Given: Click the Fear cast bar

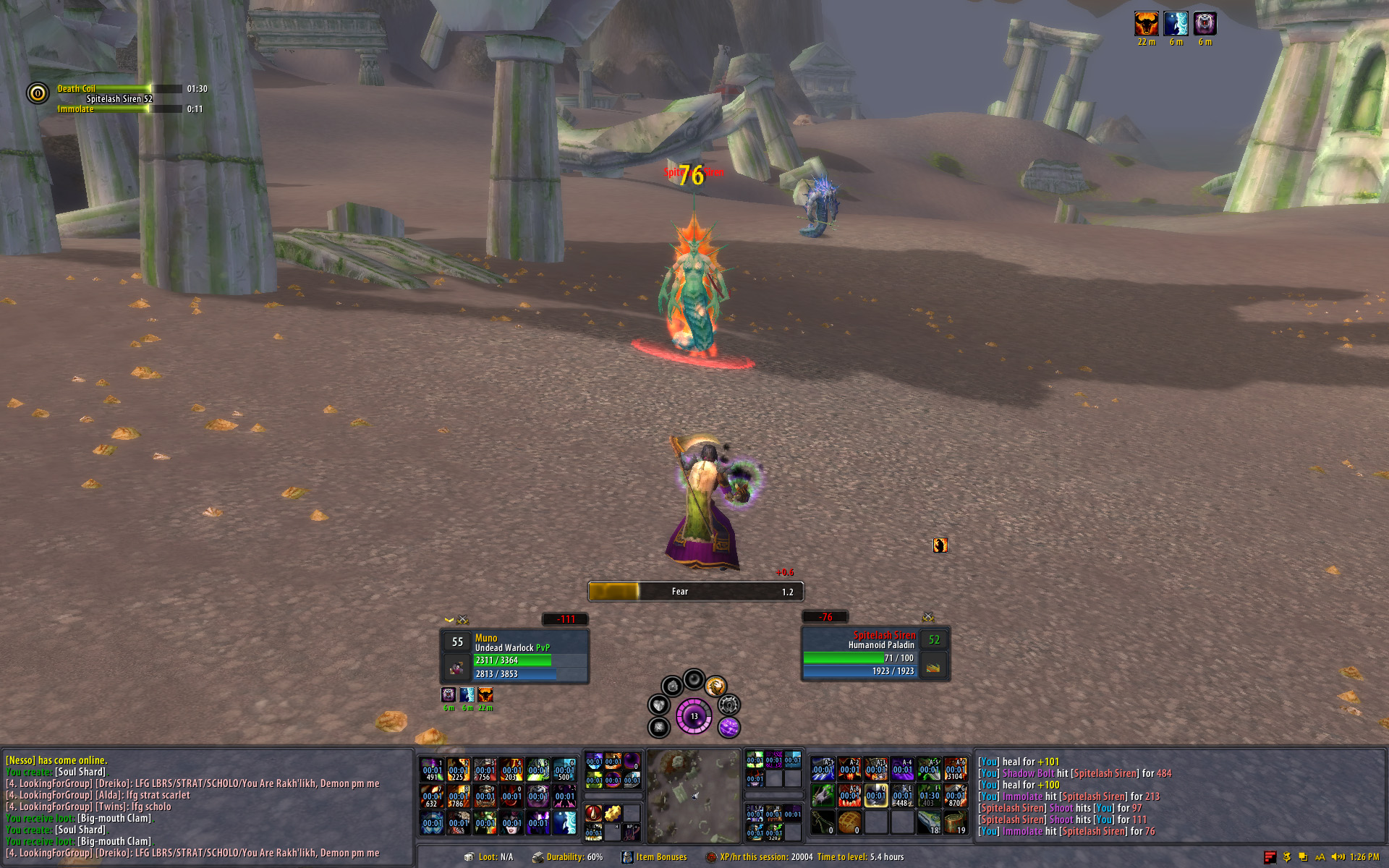Looking at the screenshot, I should tap(695, 592).
